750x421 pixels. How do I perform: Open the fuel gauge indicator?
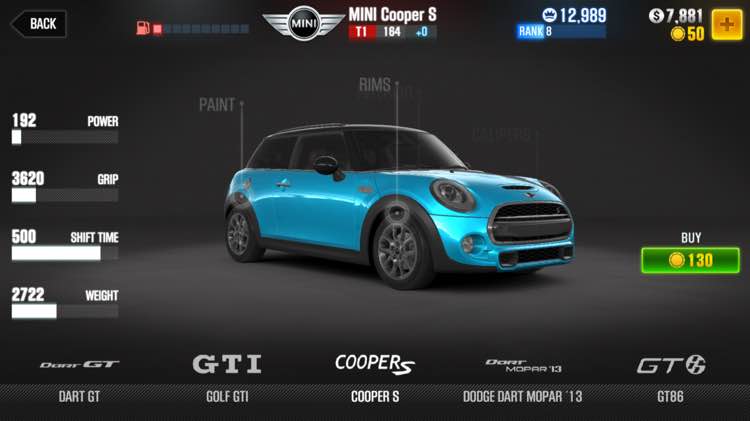192,28
